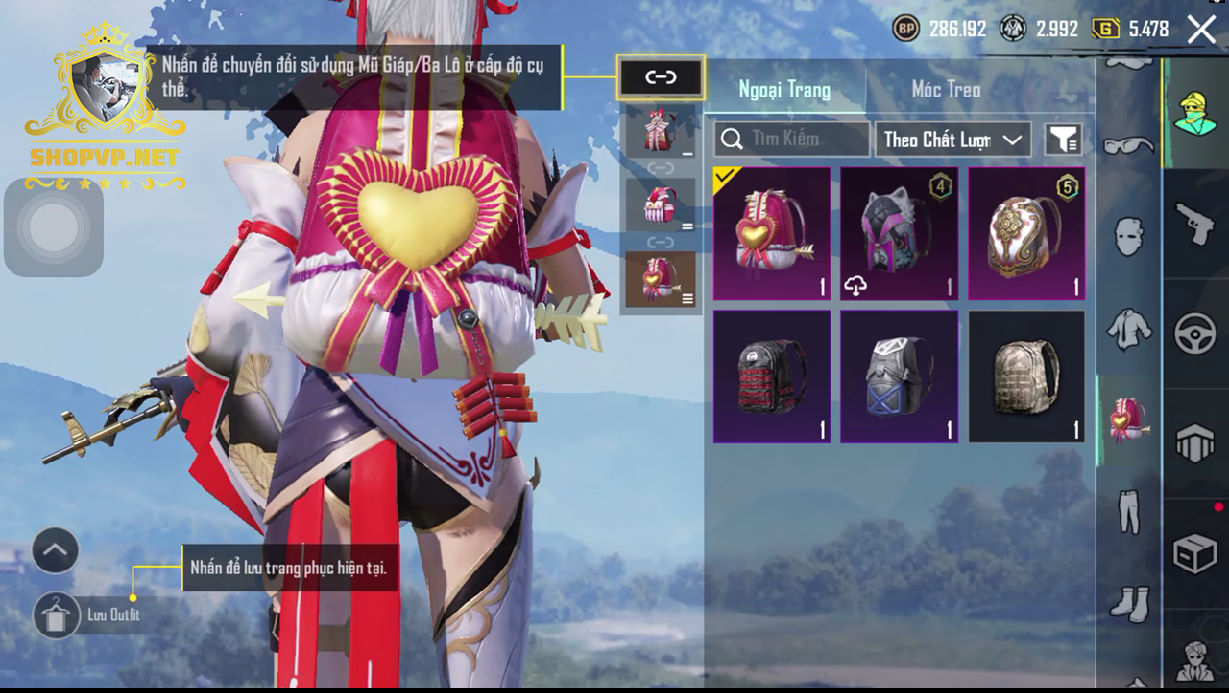Expand the up-arrow circle button
This screenshot has height=693, width=1229.
56,550
